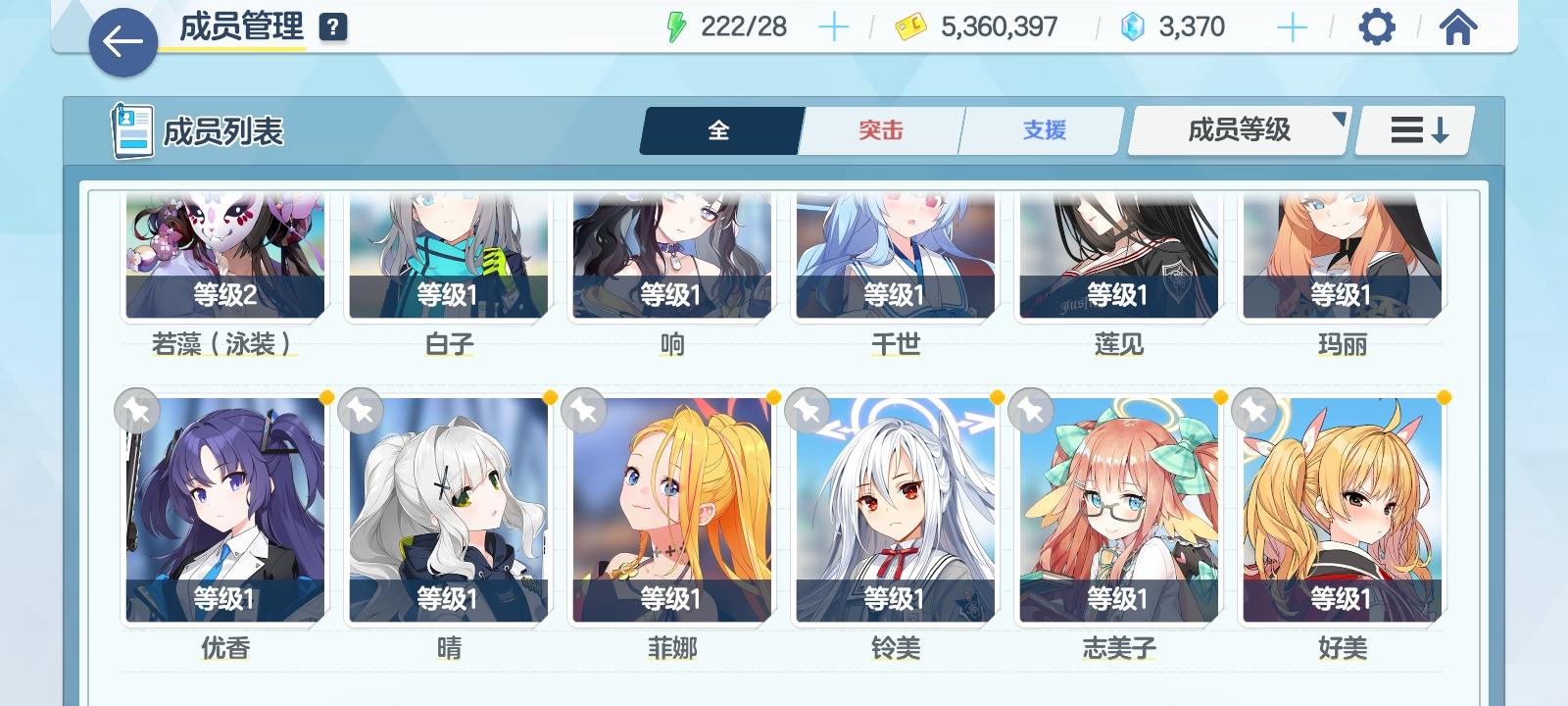
Task: Click the + to recharge AP energy
Action: tap(834, 26)
